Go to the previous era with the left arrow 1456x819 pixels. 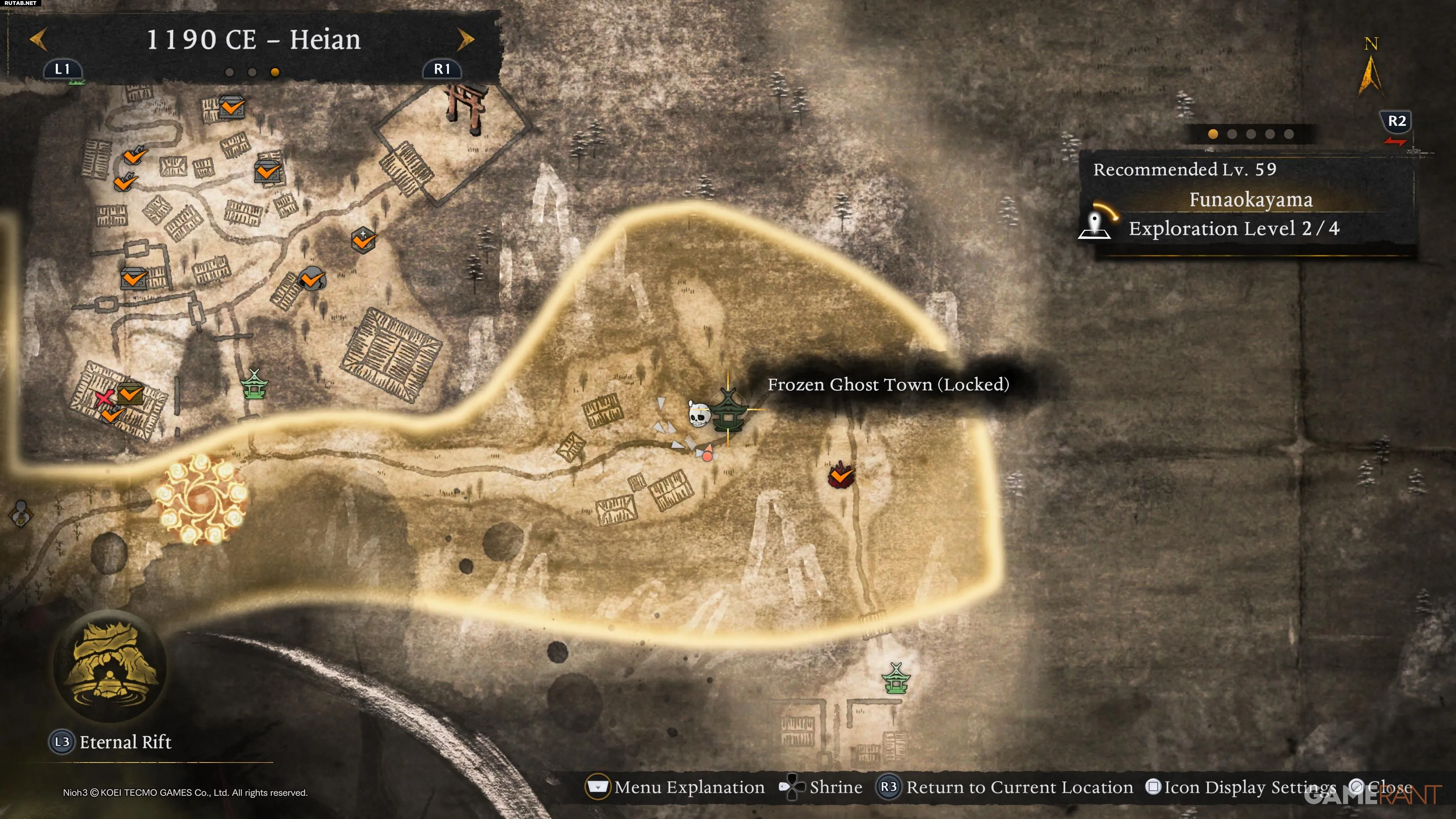coord(38,39)
